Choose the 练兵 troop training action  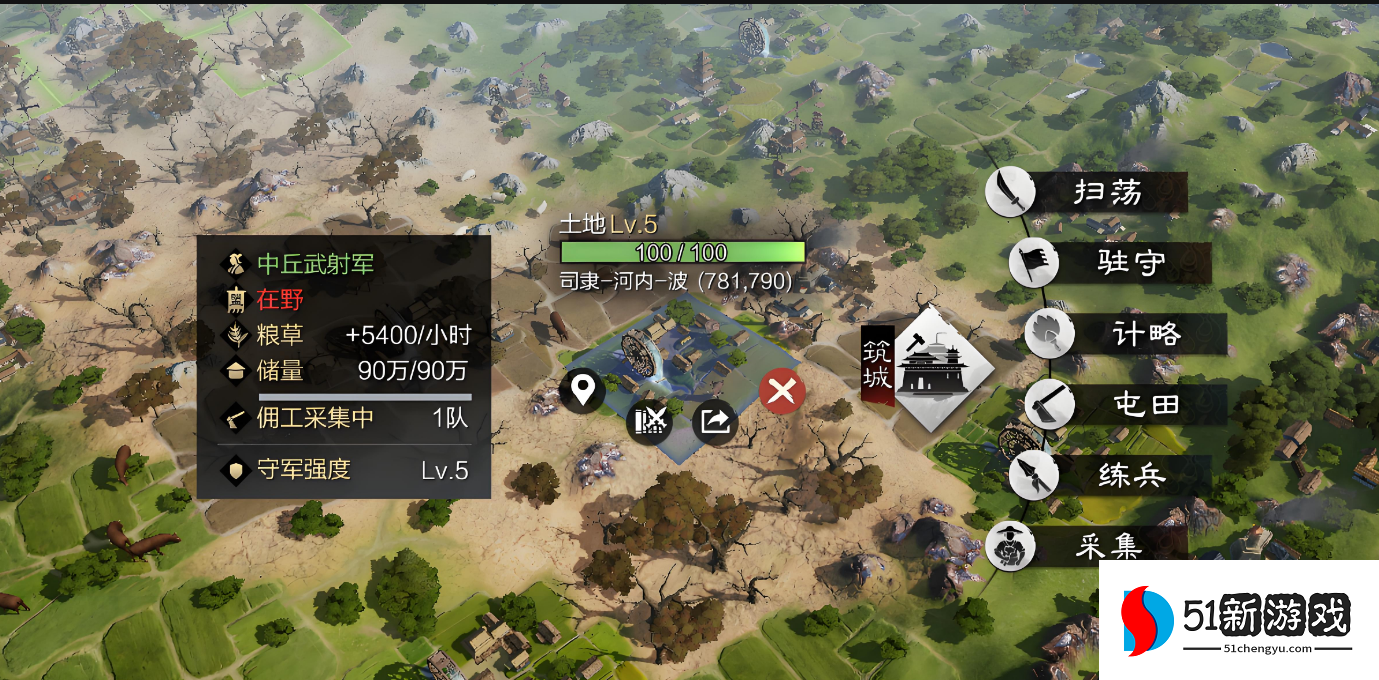pos(1112,475)
